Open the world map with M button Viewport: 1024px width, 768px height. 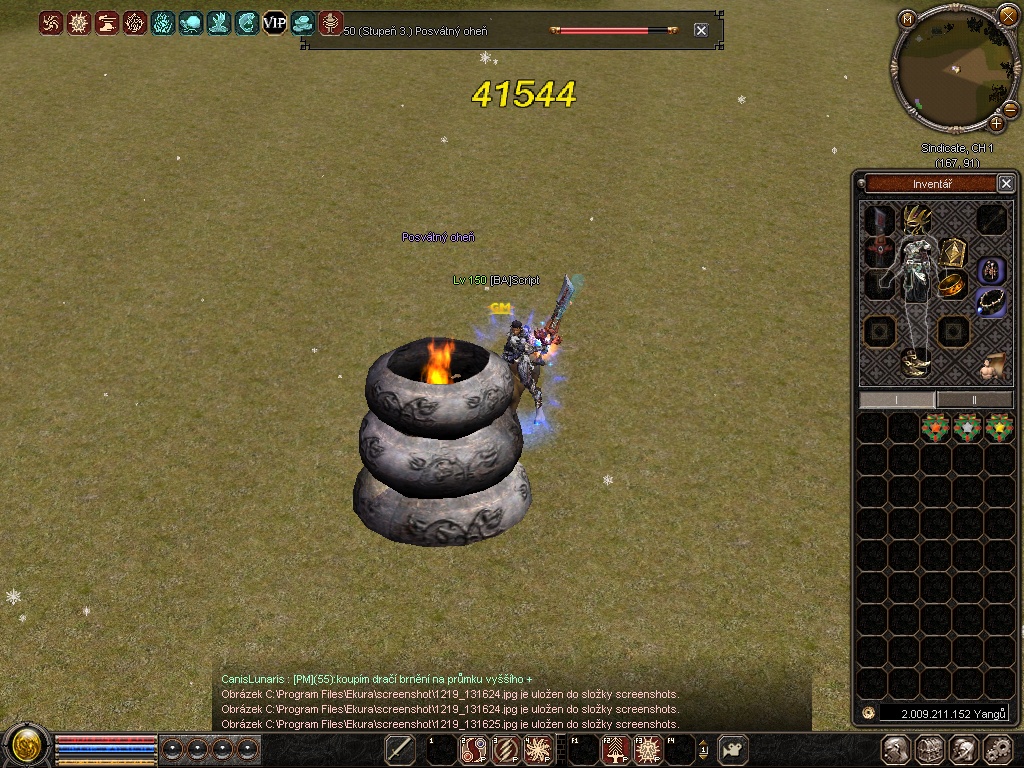coord(907,18)
